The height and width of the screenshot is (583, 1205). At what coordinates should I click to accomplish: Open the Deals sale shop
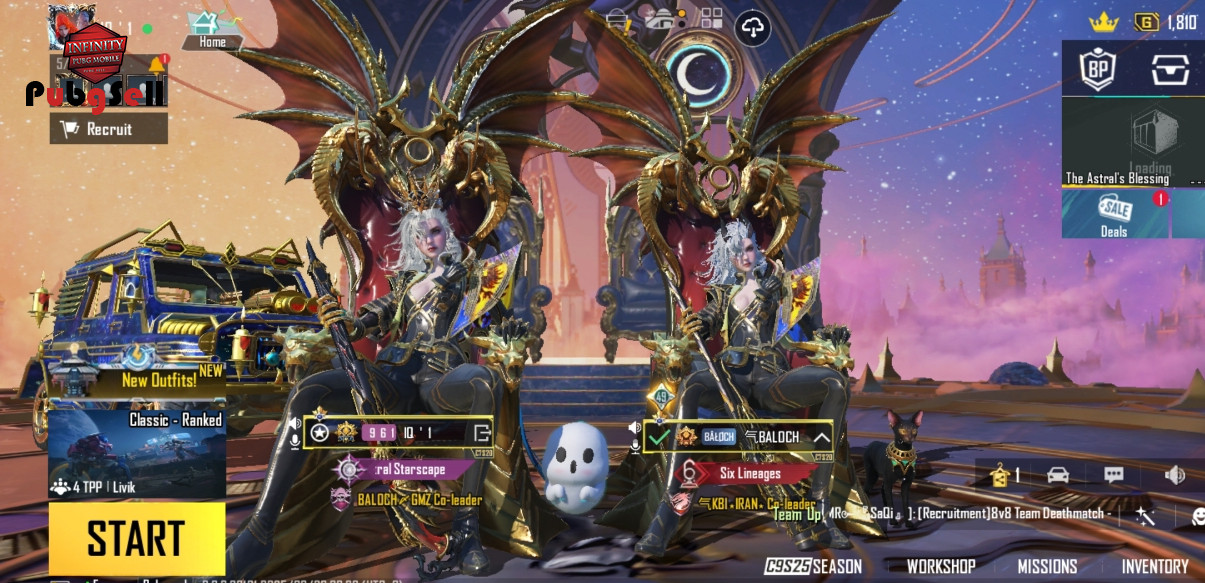[1114, 214]
